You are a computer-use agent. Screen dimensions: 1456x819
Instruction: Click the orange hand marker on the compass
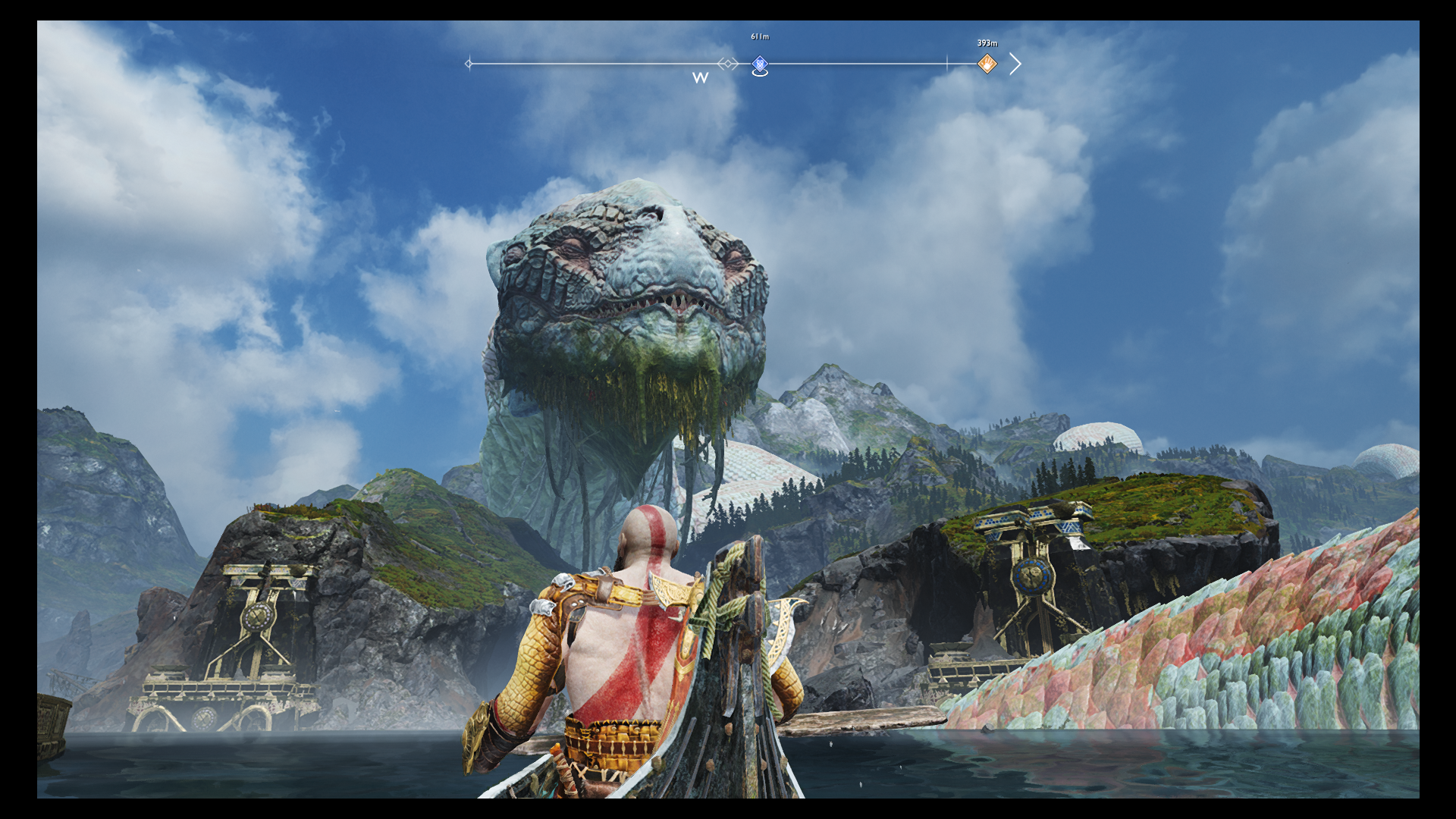987,64
